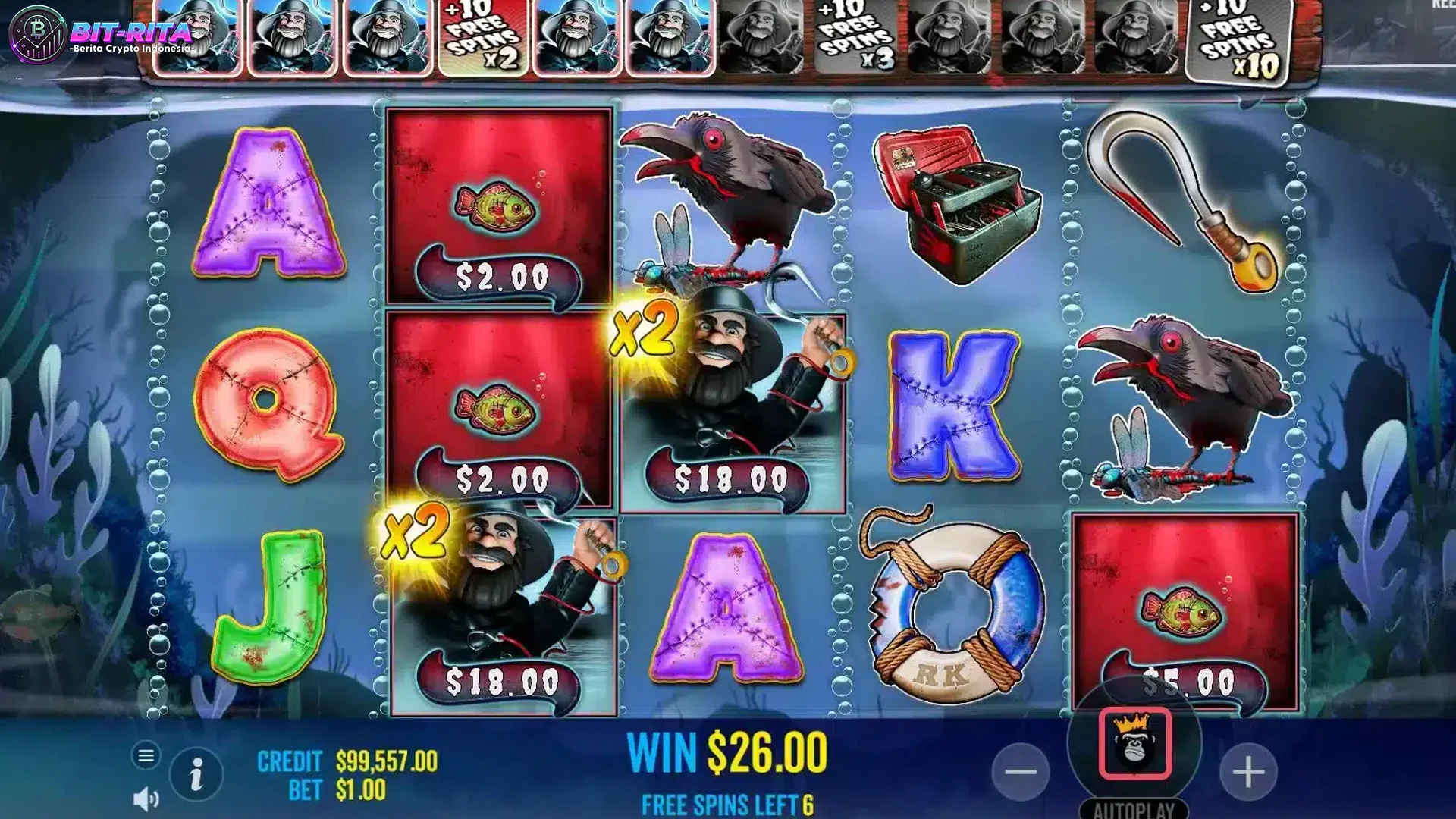Click the +10 FREE SPINS x10 collected tile
1456x819 pixels.
tap(1236, 42)
